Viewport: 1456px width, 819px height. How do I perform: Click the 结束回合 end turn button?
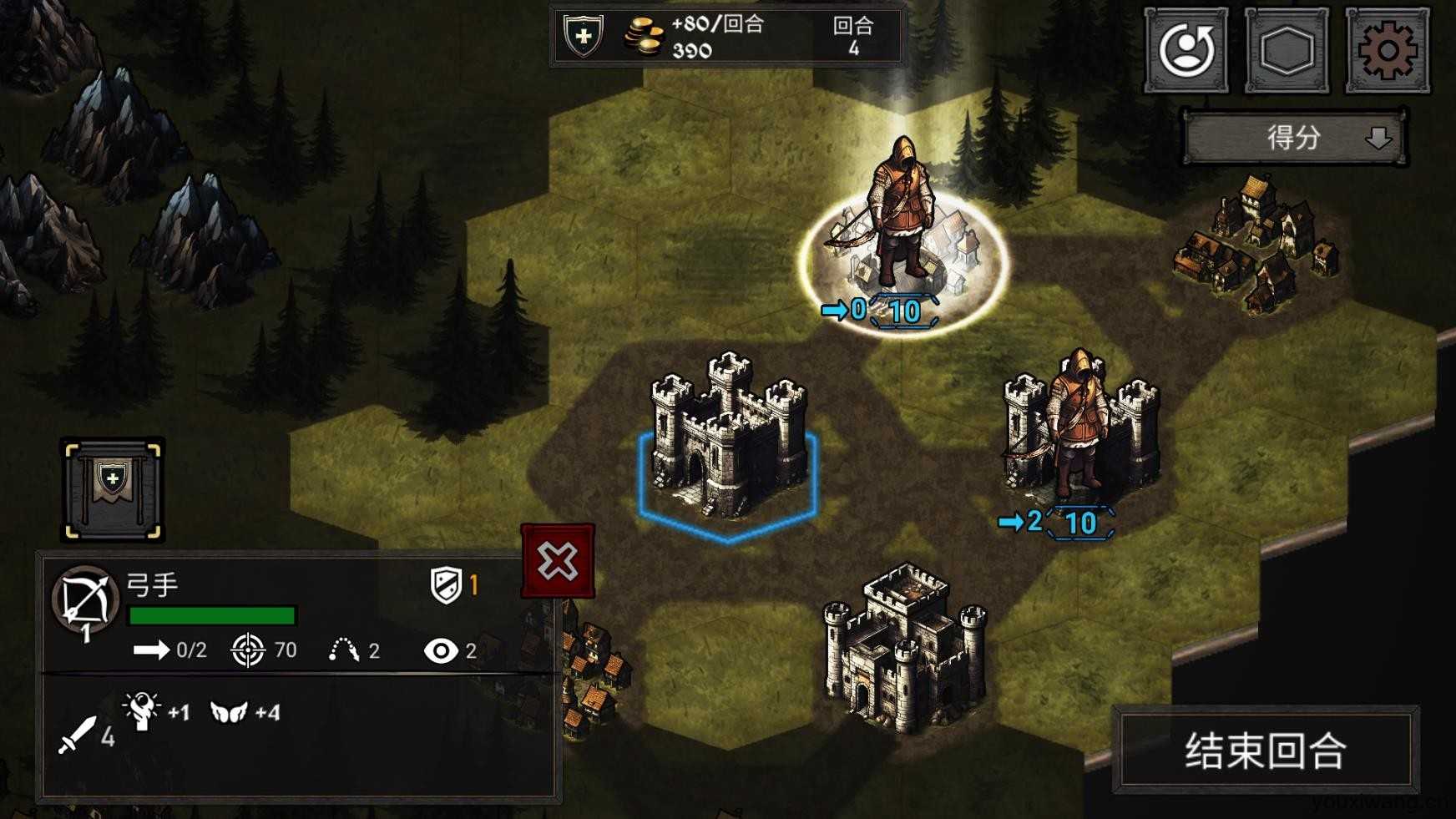click(x=1266, y=750)
